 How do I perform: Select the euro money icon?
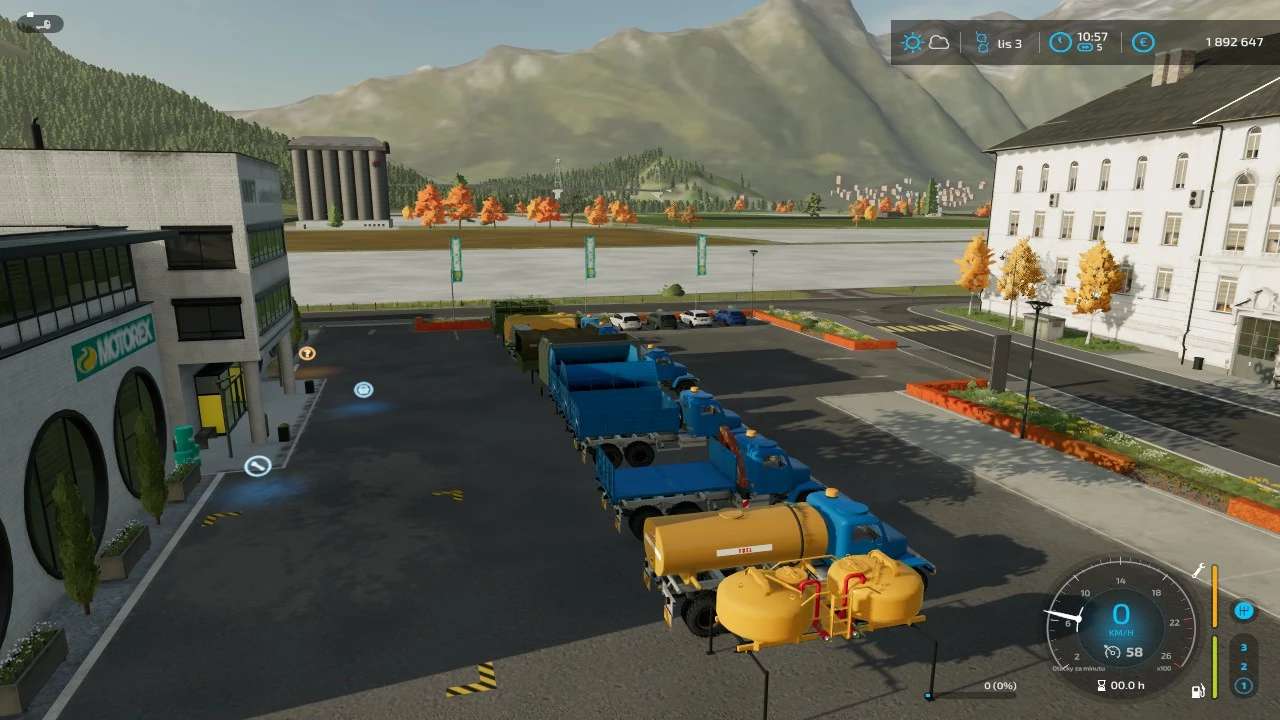click(x=1143, y=43)
